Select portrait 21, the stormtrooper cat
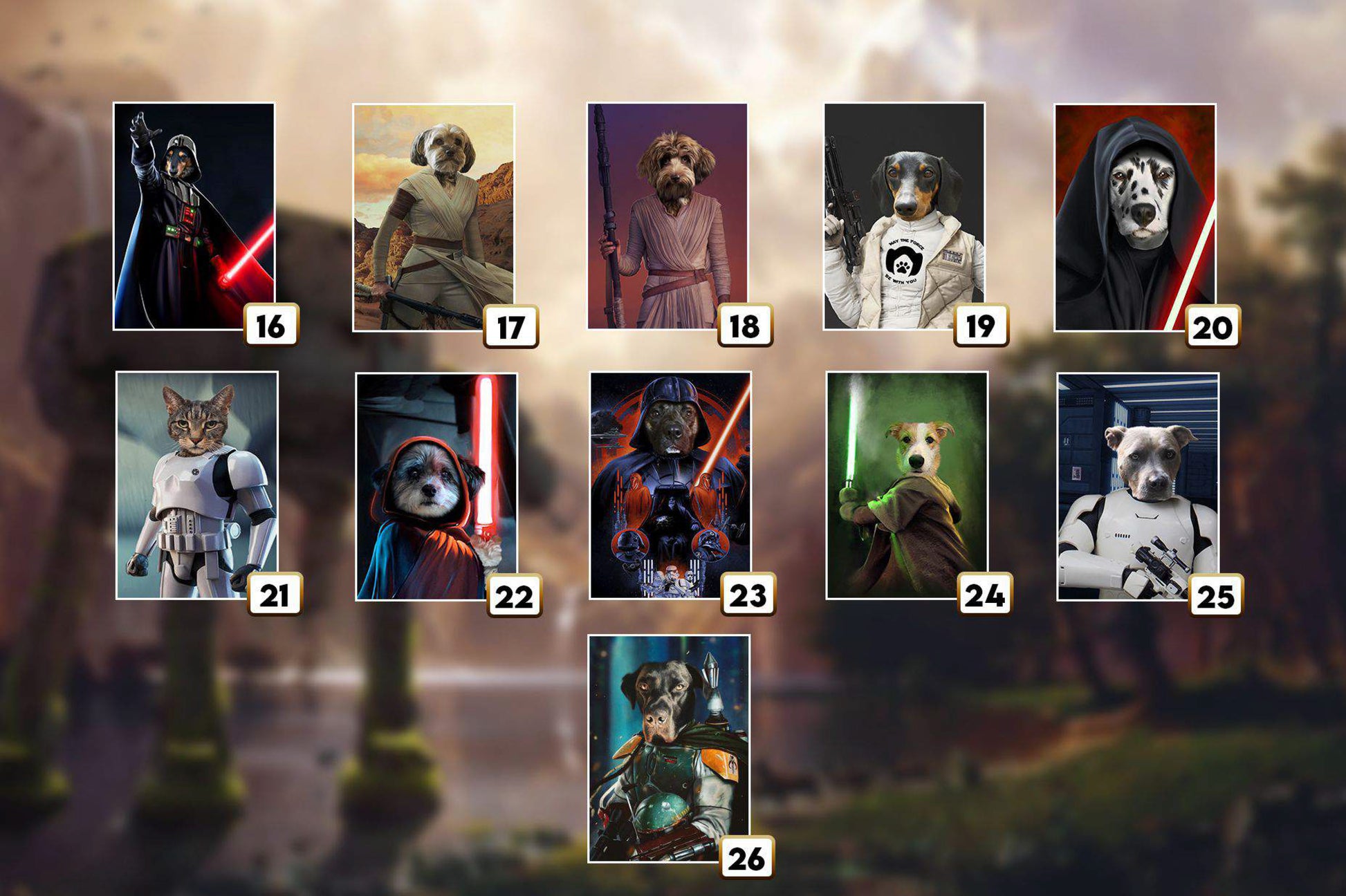 click(197, 485)
